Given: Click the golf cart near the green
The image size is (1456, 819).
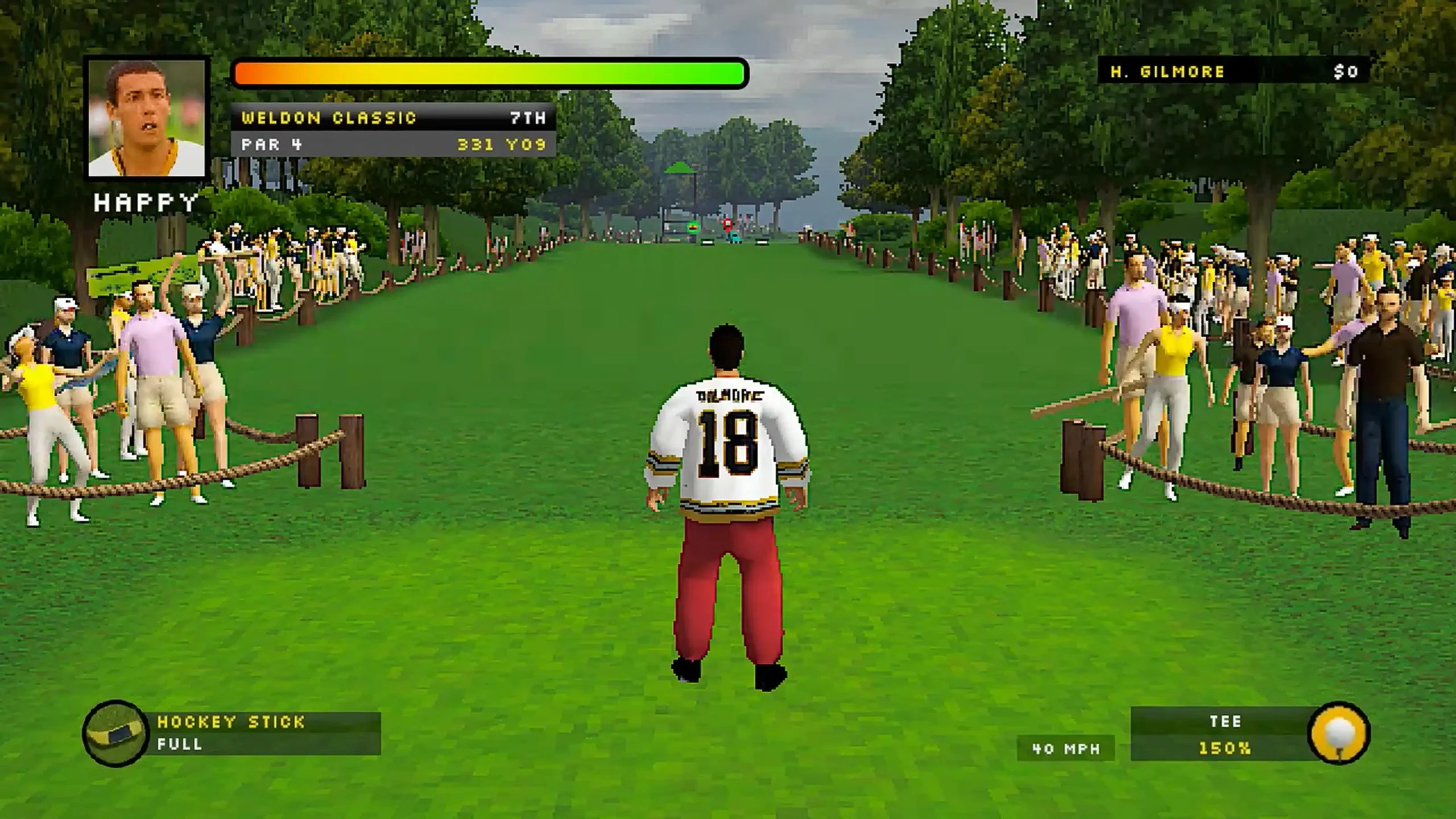Looking at the screenshot, I should point(734,239).
